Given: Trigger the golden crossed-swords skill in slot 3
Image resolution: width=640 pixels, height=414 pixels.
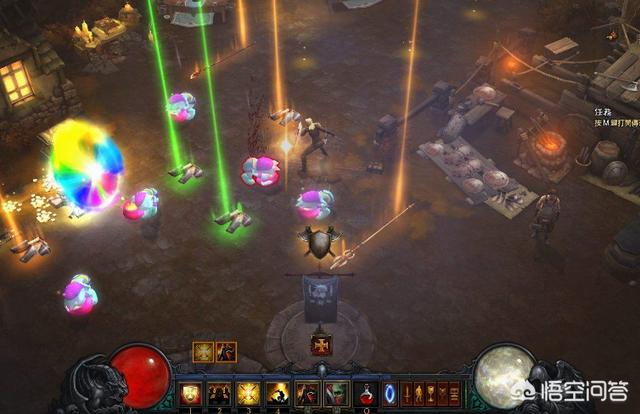Looking at the screenshot, I should coord(248,393).
